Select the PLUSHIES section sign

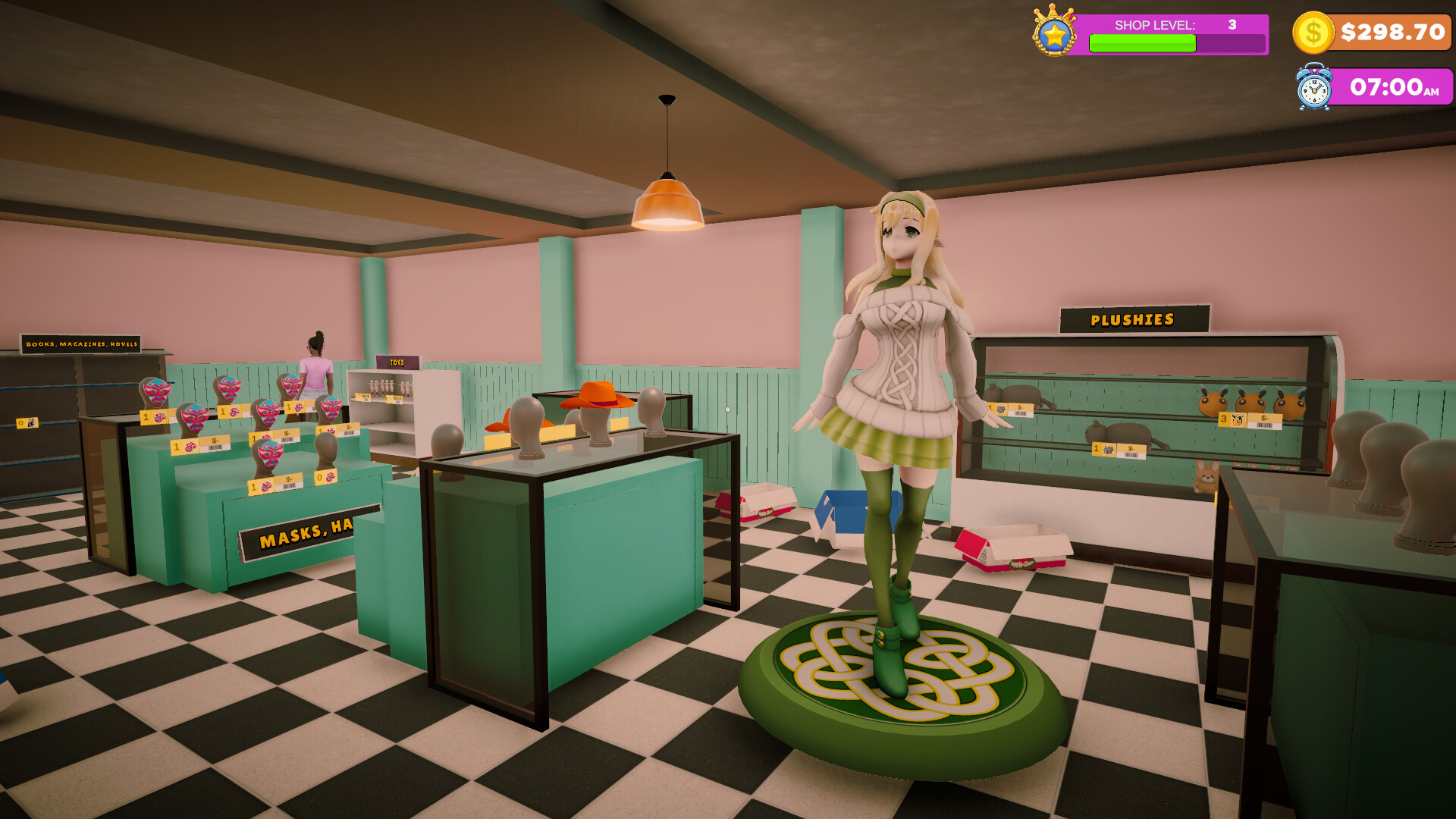click(x=1133, y=320)
